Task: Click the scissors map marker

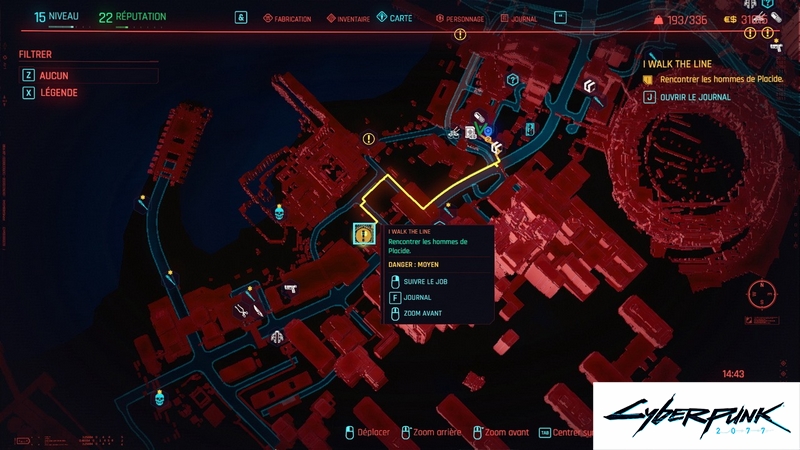Action: coord(242,311)
